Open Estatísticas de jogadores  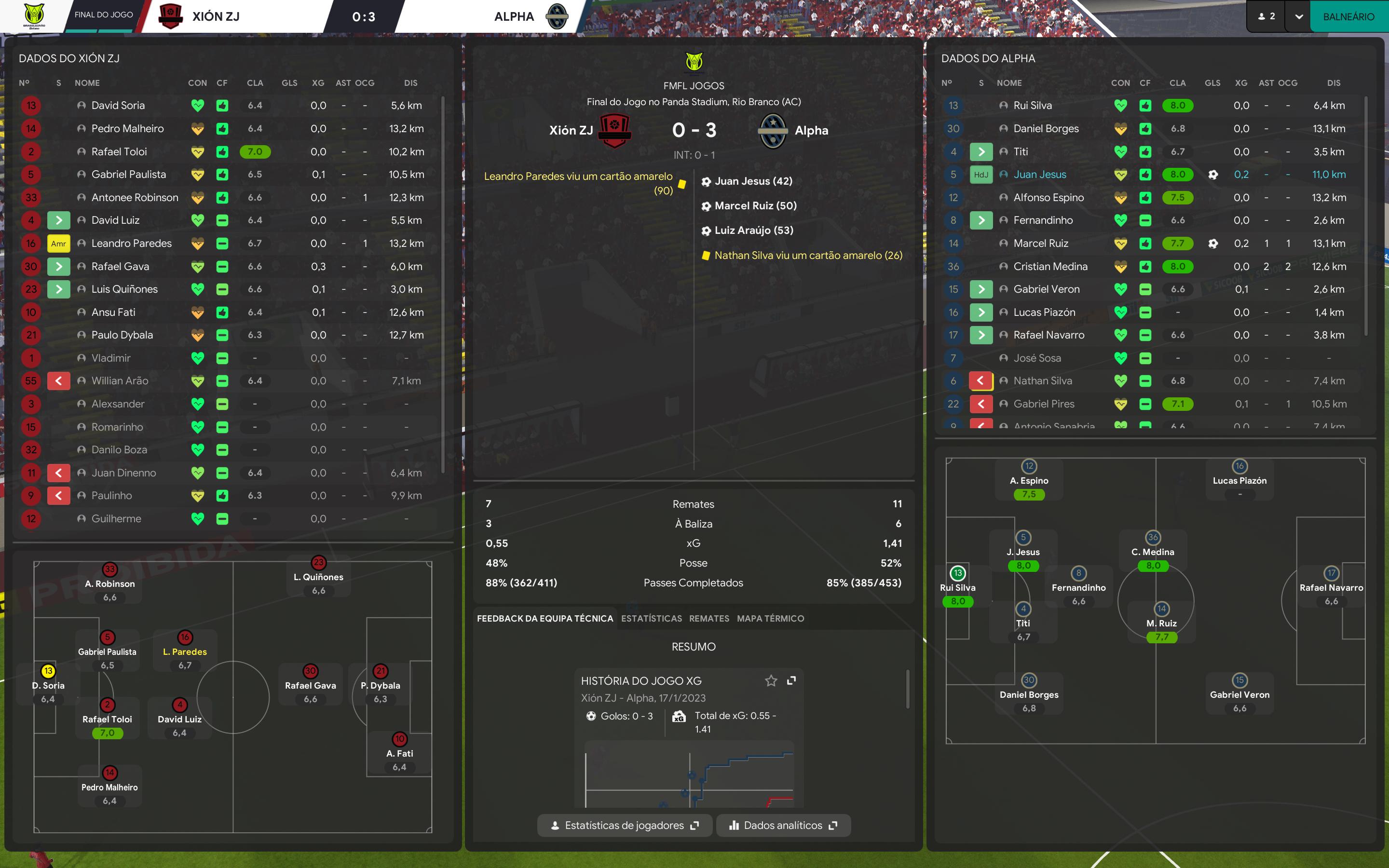[x=625, y=825]
